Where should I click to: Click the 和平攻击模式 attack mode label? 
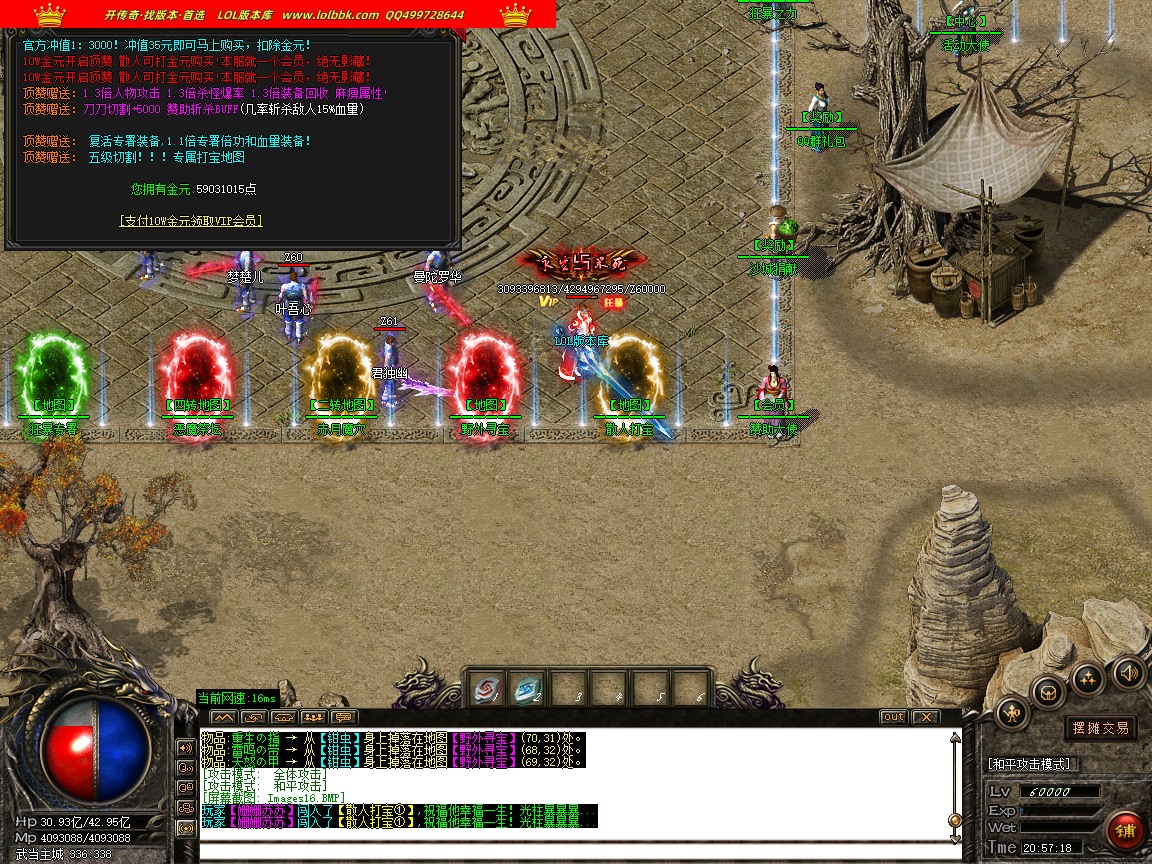coord(1029,764)
